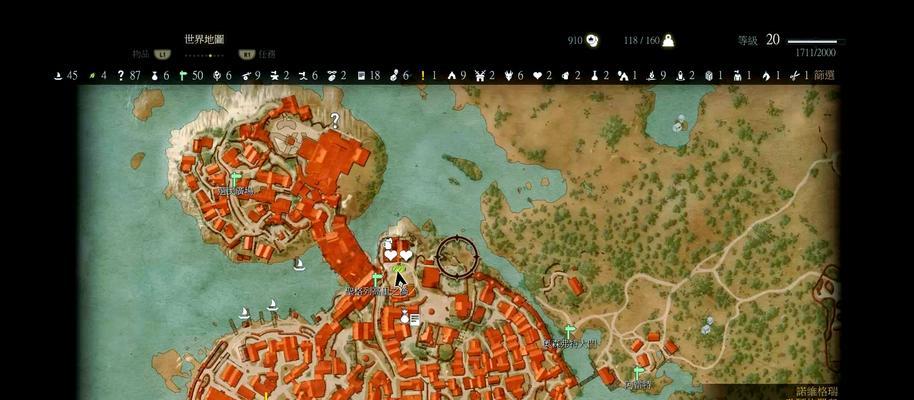Select the 世界地圖 world map tab
This screenshot has width=914, height=400.
coord(204,39)
